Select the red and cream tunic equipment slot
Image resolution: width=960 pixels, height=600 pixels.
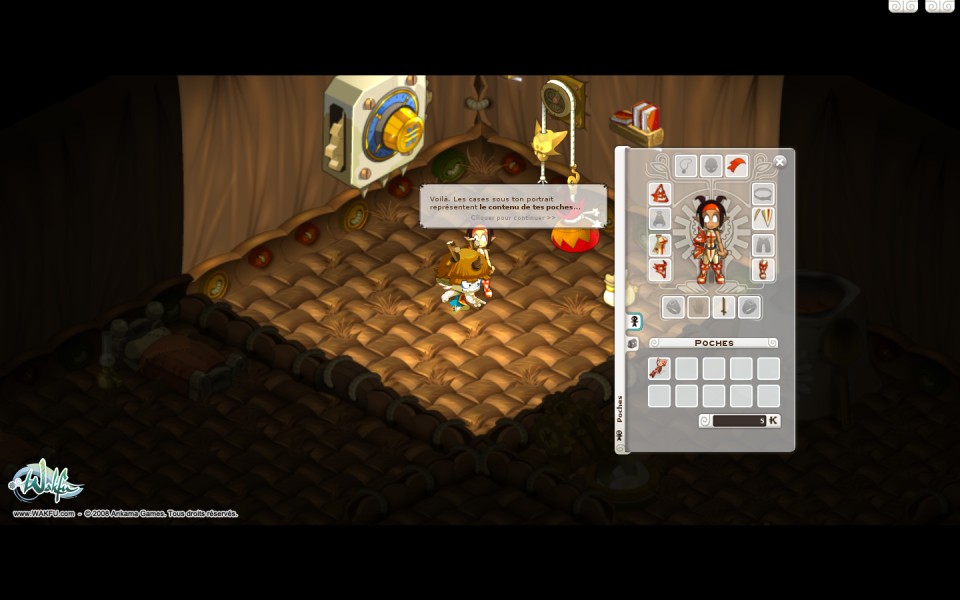660,245
